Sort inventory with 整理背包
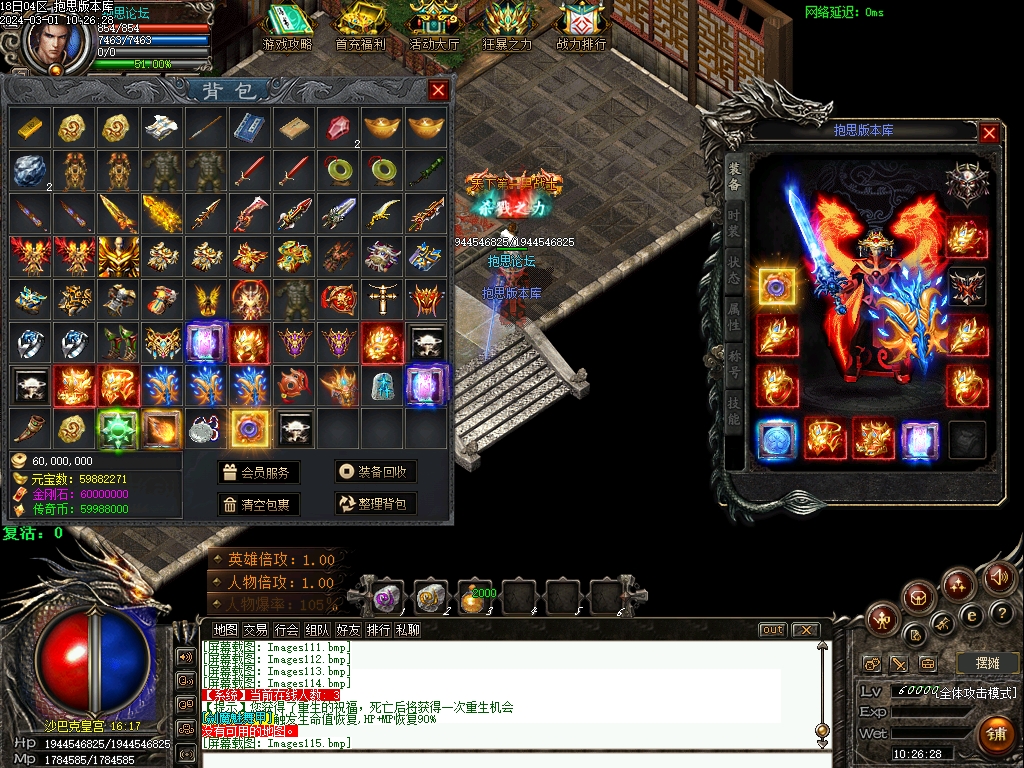Viewport: 1024px width, 768px height. pyautogui.click(x=375, y=504)
